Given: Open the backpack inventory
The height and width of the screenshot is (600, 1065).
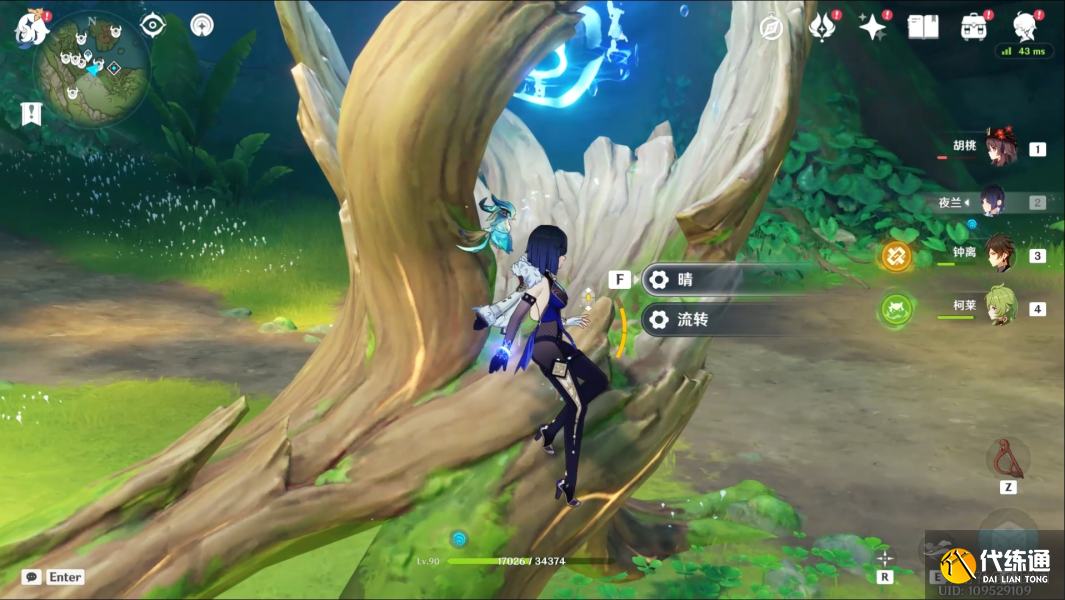Looking at the screenshot, I should tap(973, 27).
